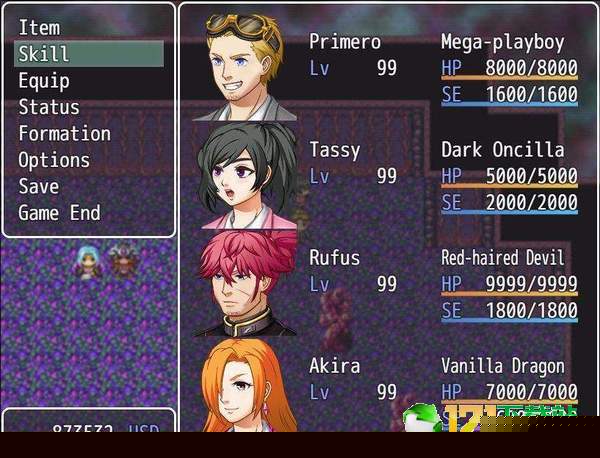
Task: Choose Equip from the menu
Action: tap(45, 81)
